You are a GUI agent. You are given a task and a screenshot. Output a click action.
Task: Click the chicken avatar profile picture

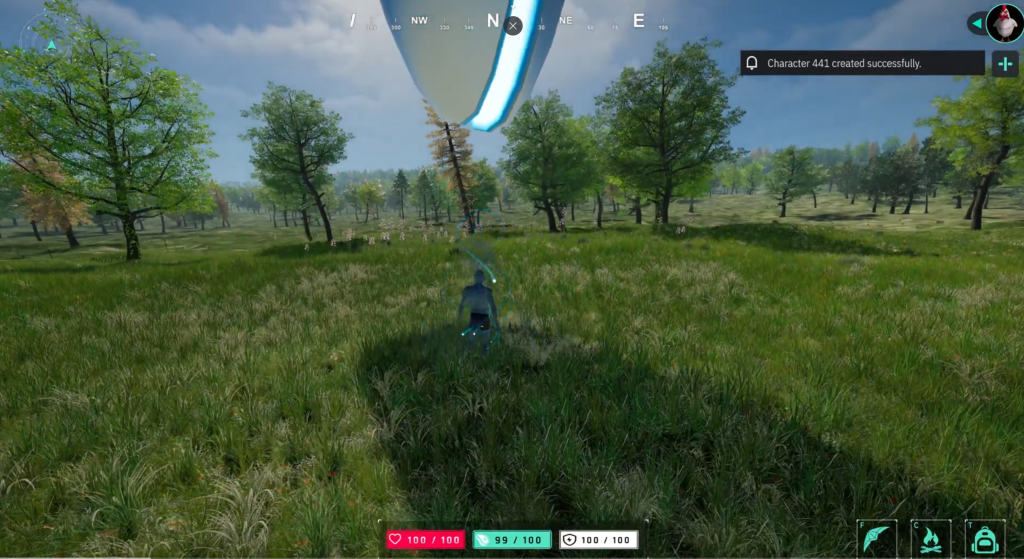tap(1002, 22)
